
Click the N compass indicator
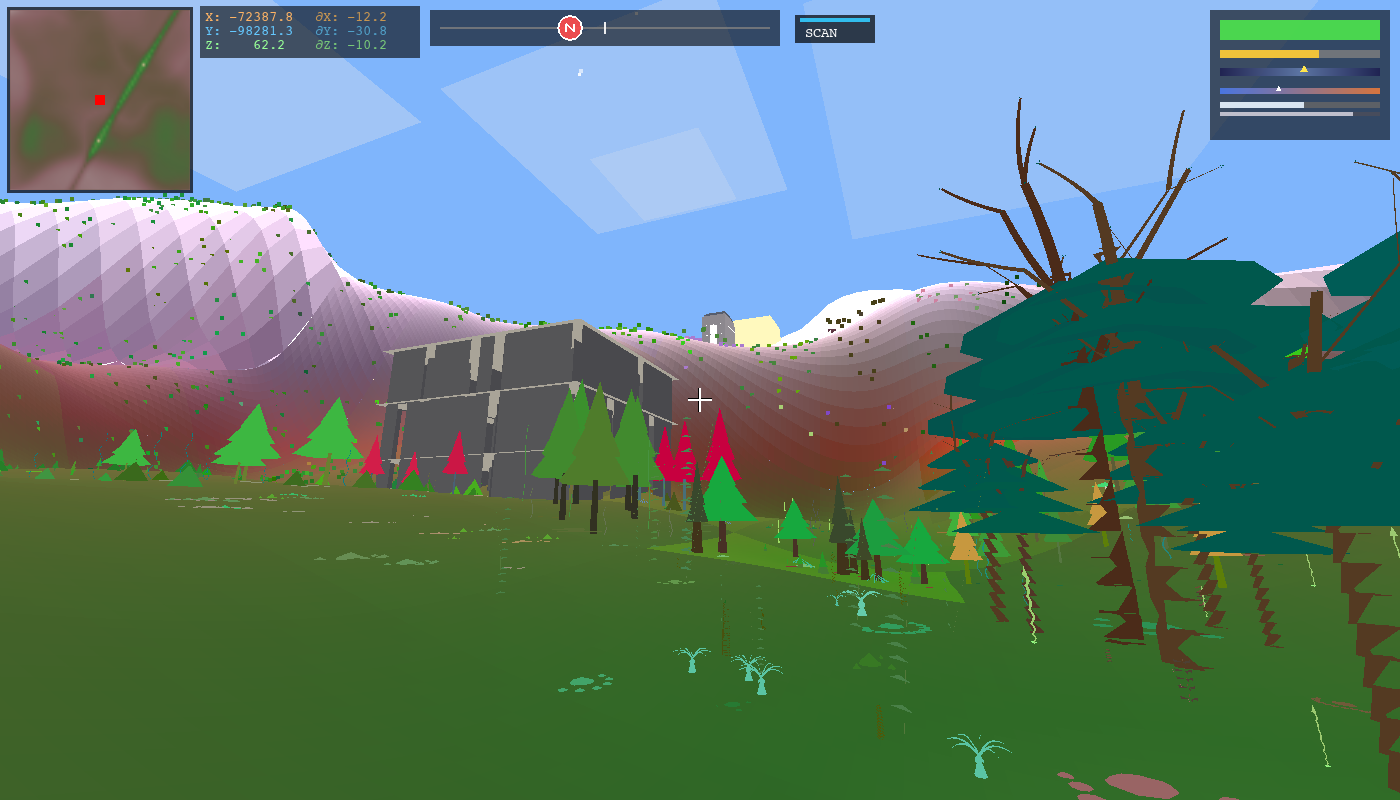[x=570, y=28]
